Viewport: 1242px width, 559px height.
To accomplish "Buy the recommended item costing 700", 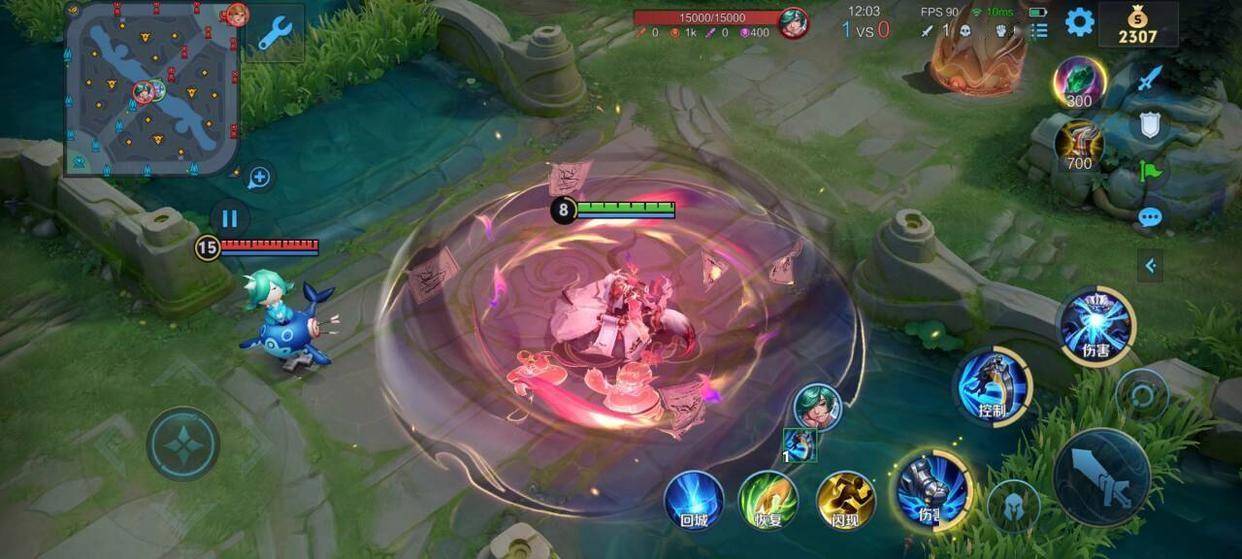I will (x=1079, y=145).
